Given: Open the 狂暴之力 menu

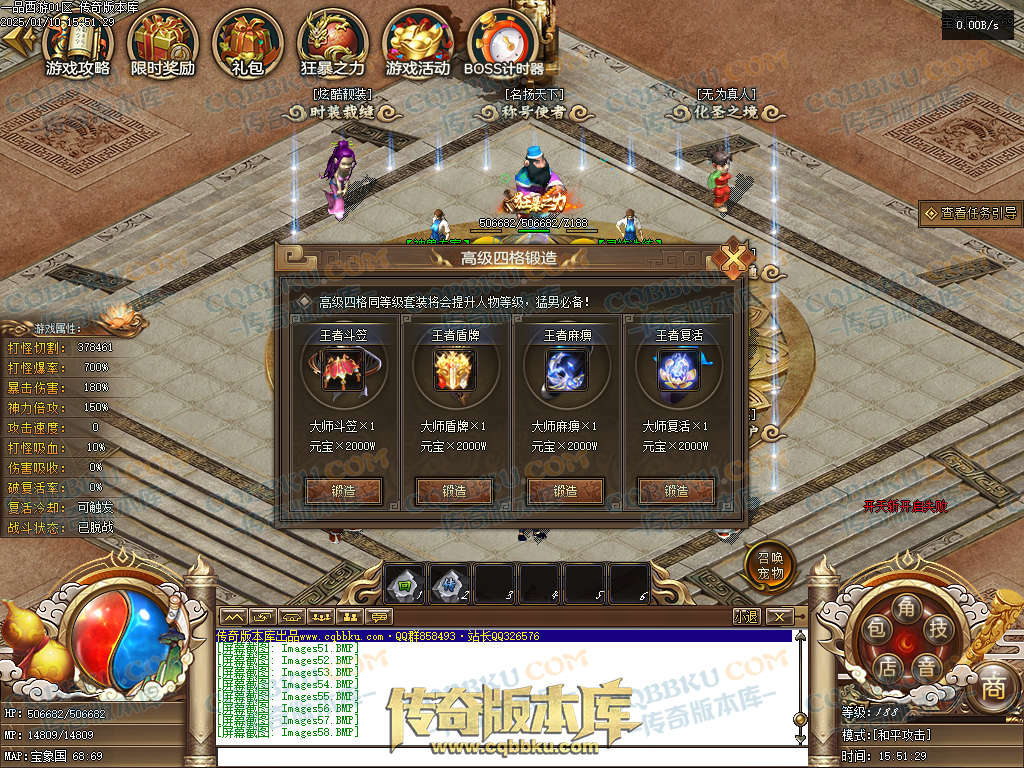Looking at the screenshot, I should pyautogui.click(x=332, y=43).
